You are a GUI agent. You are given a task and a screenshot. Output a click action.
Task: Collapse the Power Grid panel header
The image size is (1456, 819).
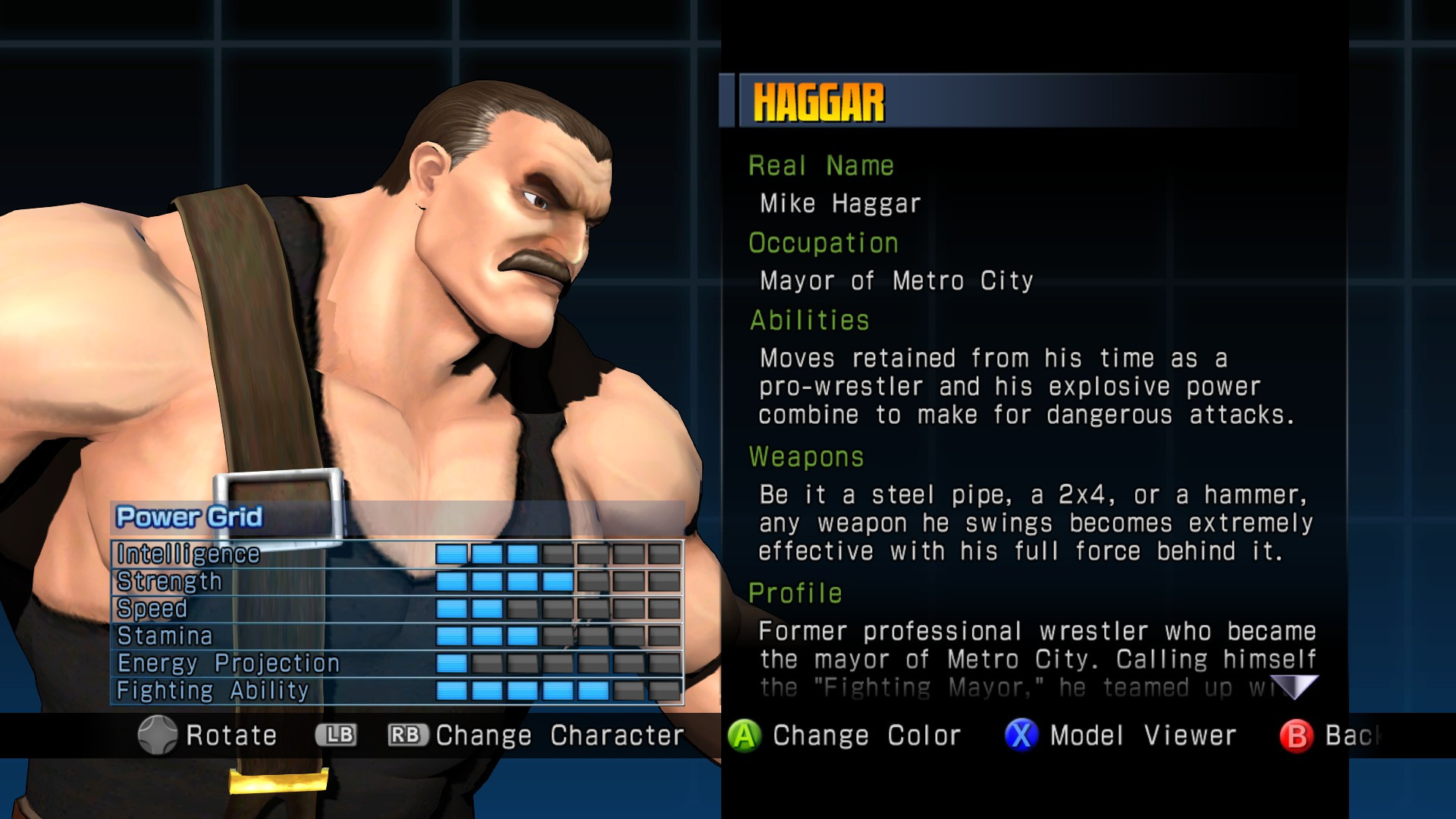coord(190,516)
